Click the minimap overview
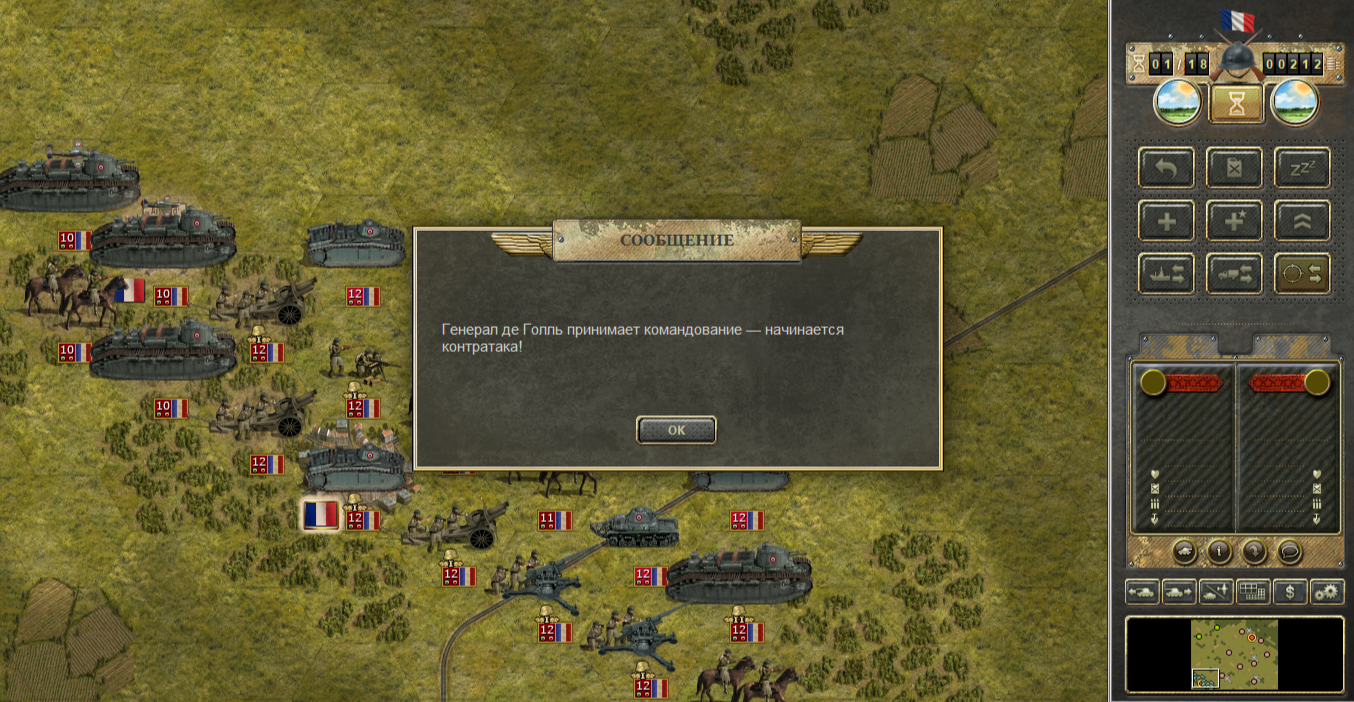 click(x=1235, y=654)
